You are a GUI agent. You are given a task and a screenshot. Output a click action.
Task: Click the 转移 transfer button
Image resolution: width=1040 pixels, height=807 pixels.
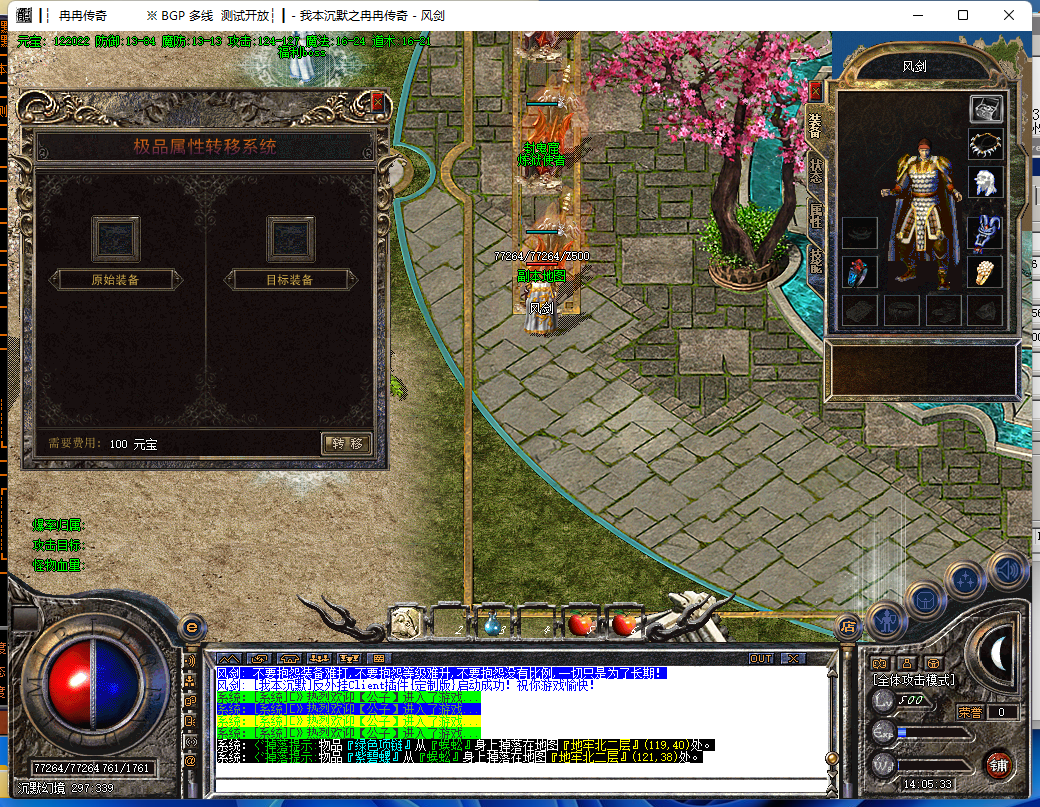click(347, 443)
